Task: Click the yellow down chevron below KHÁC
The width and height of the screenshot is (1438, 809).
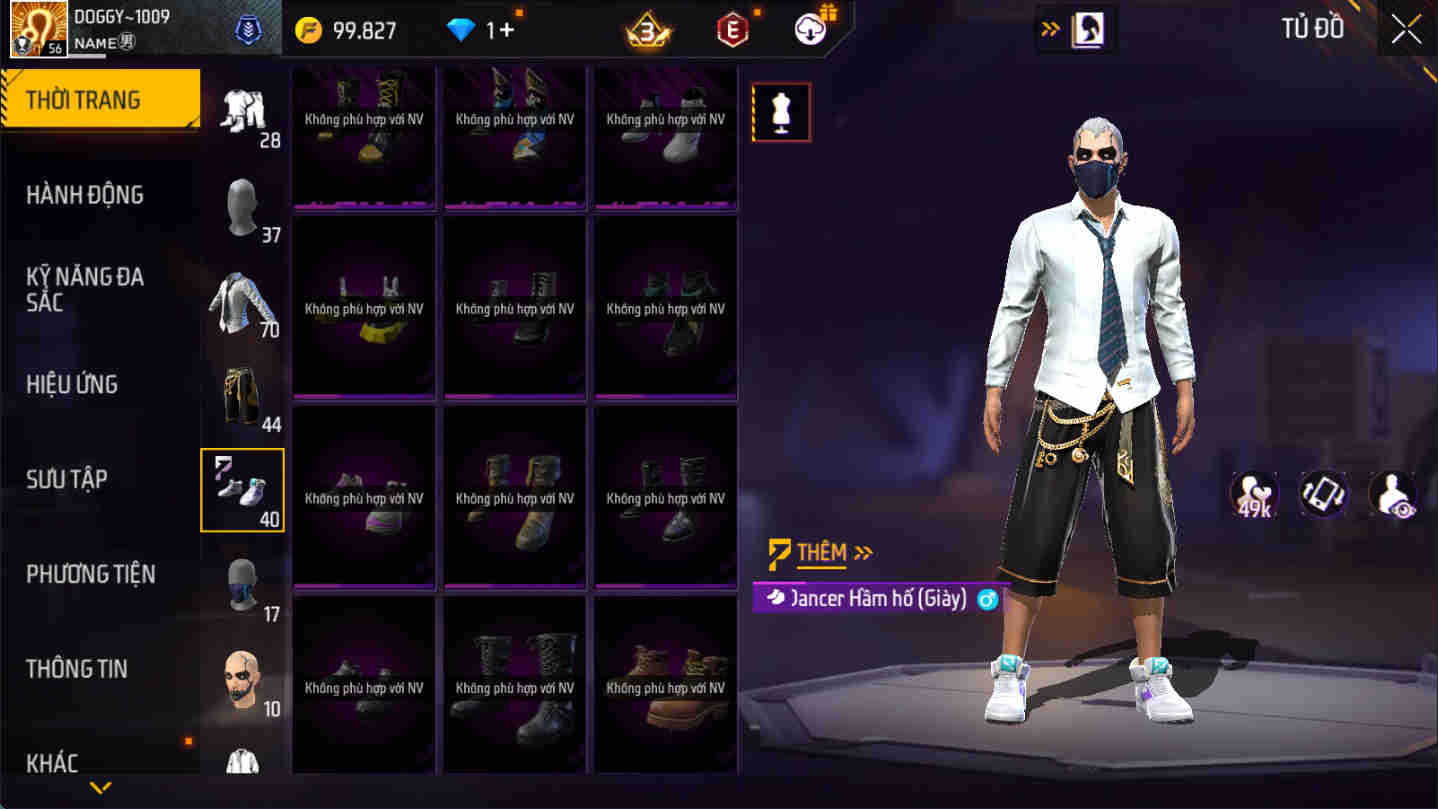Action: point(98,787)
